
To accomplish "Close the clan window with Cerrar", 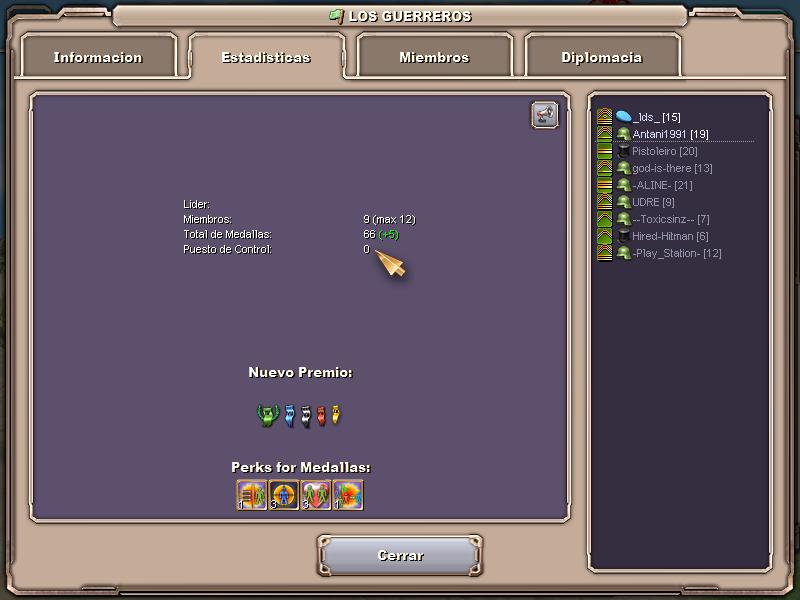I will point(400,556).
